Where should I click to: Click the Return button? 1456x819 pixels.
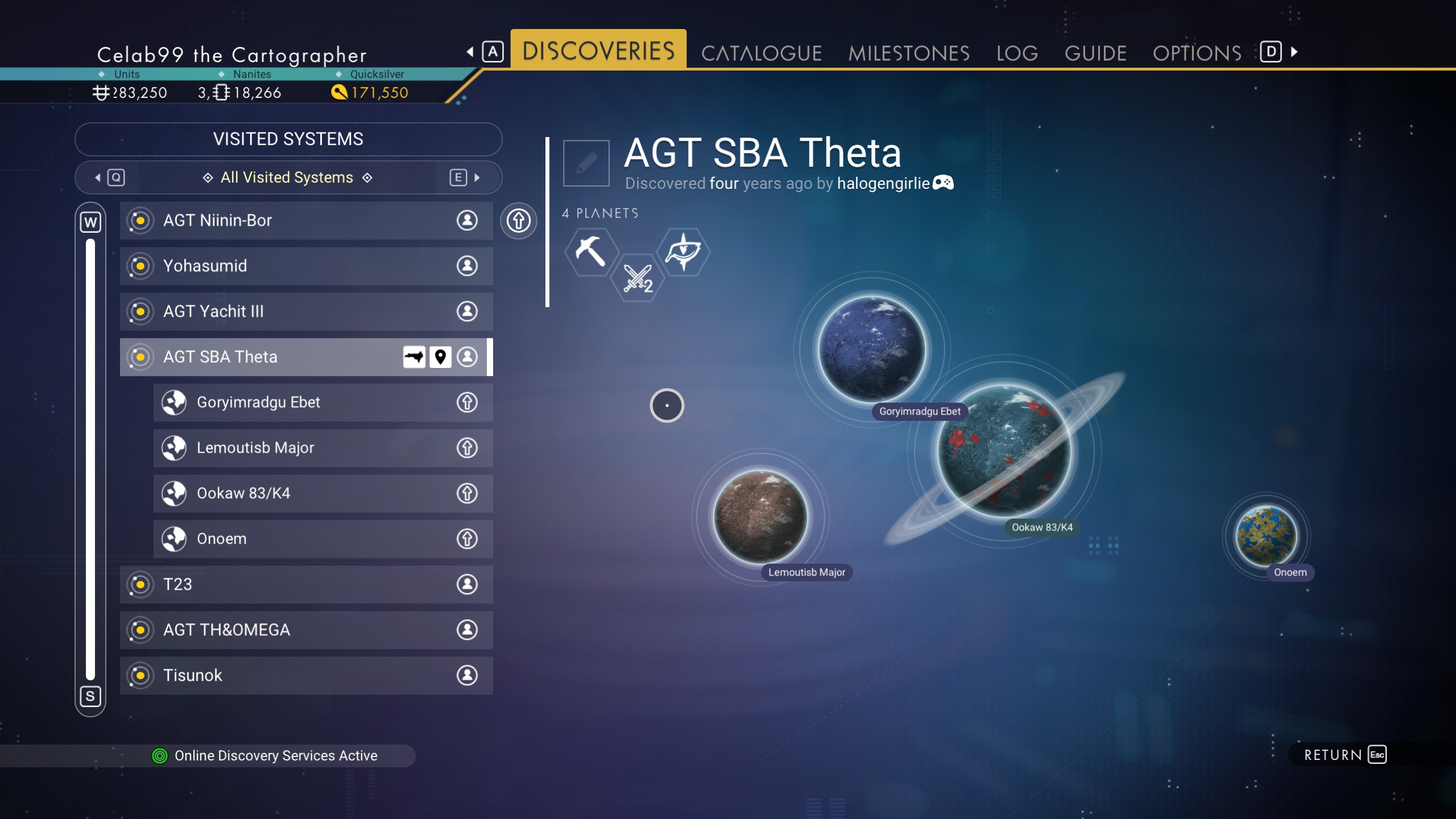coord(1345,755)
